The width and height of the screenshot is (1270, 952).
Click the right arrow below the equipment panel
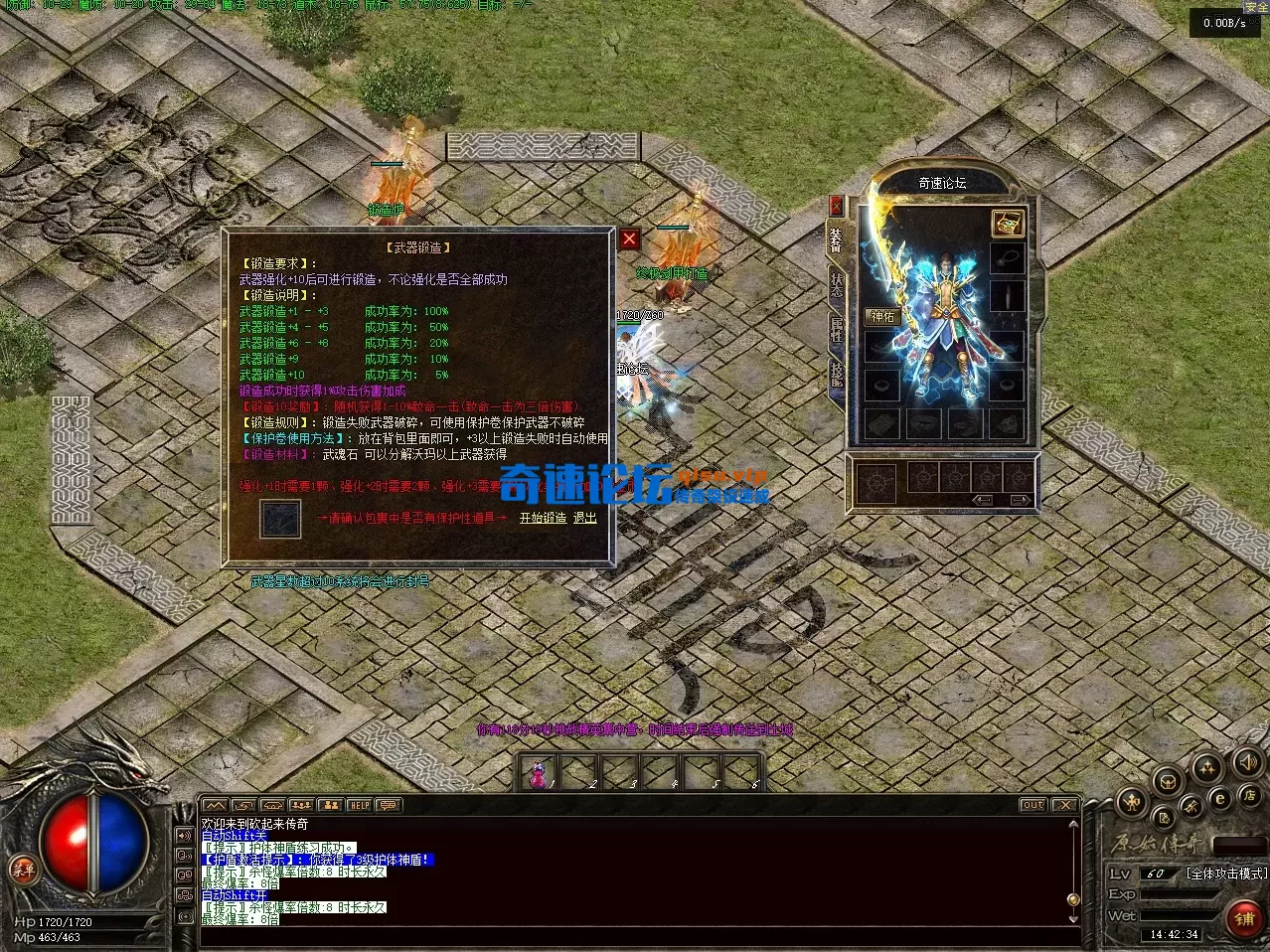click(1020, 500)
